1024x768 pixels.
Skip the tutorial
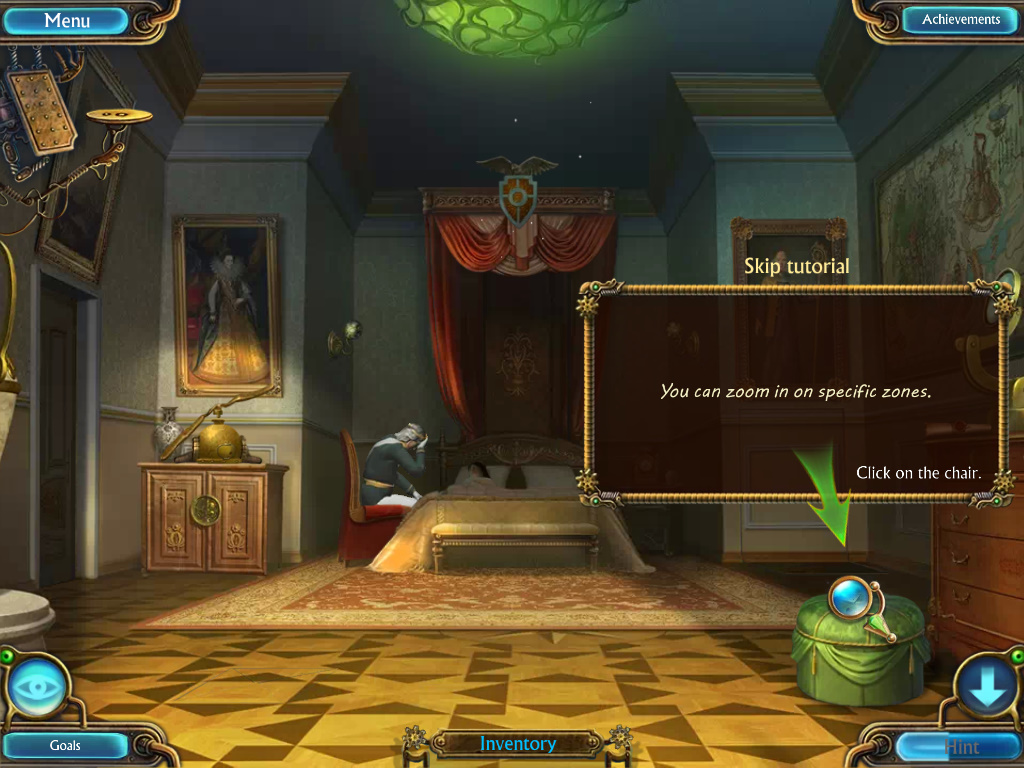coord(797,266)
